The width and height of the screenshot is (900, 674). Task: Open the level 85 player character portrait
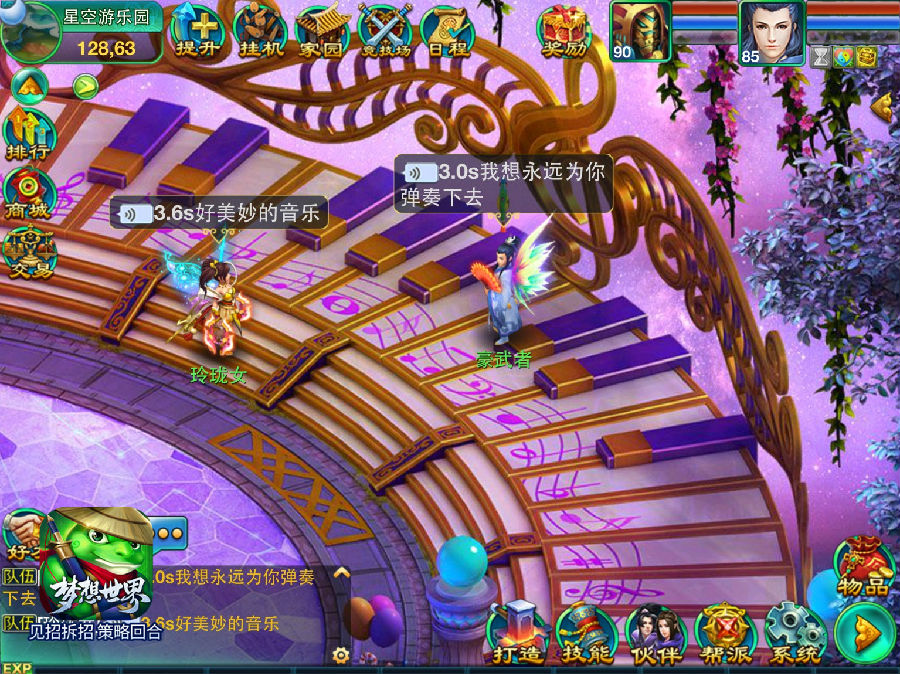coord(772,31)
